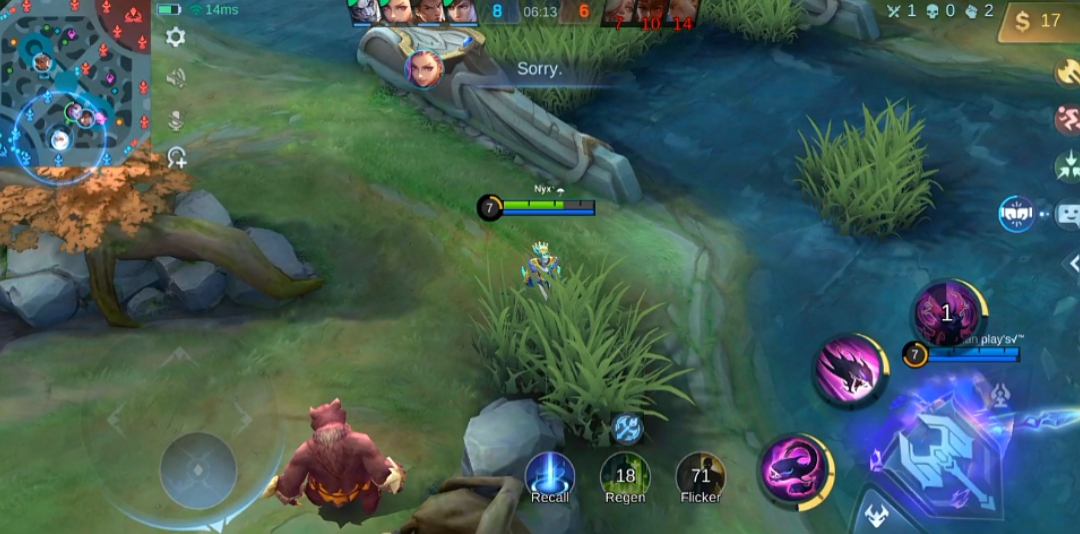
Task: Tap the blue crossed-arrows icon above Regen
Action: pyautogui.click(x=627, y=428)
